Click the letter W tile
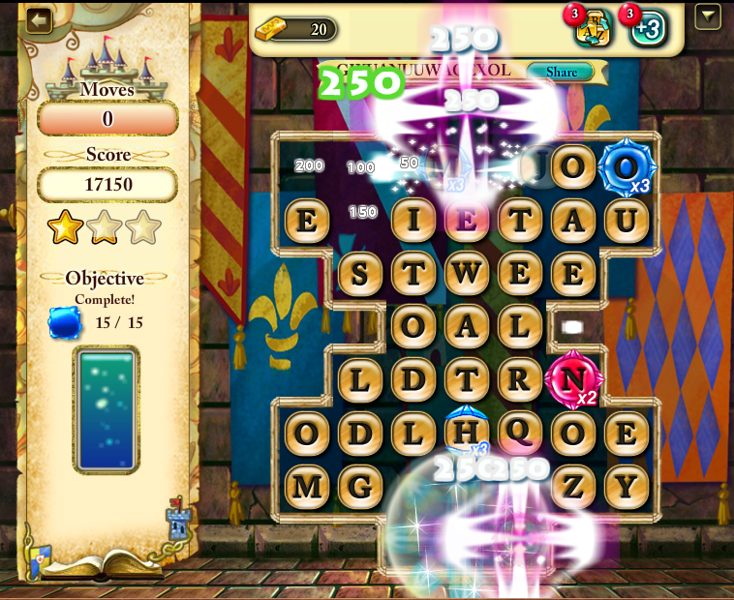Screen dimensions: 734x600 tap(467, 273)
